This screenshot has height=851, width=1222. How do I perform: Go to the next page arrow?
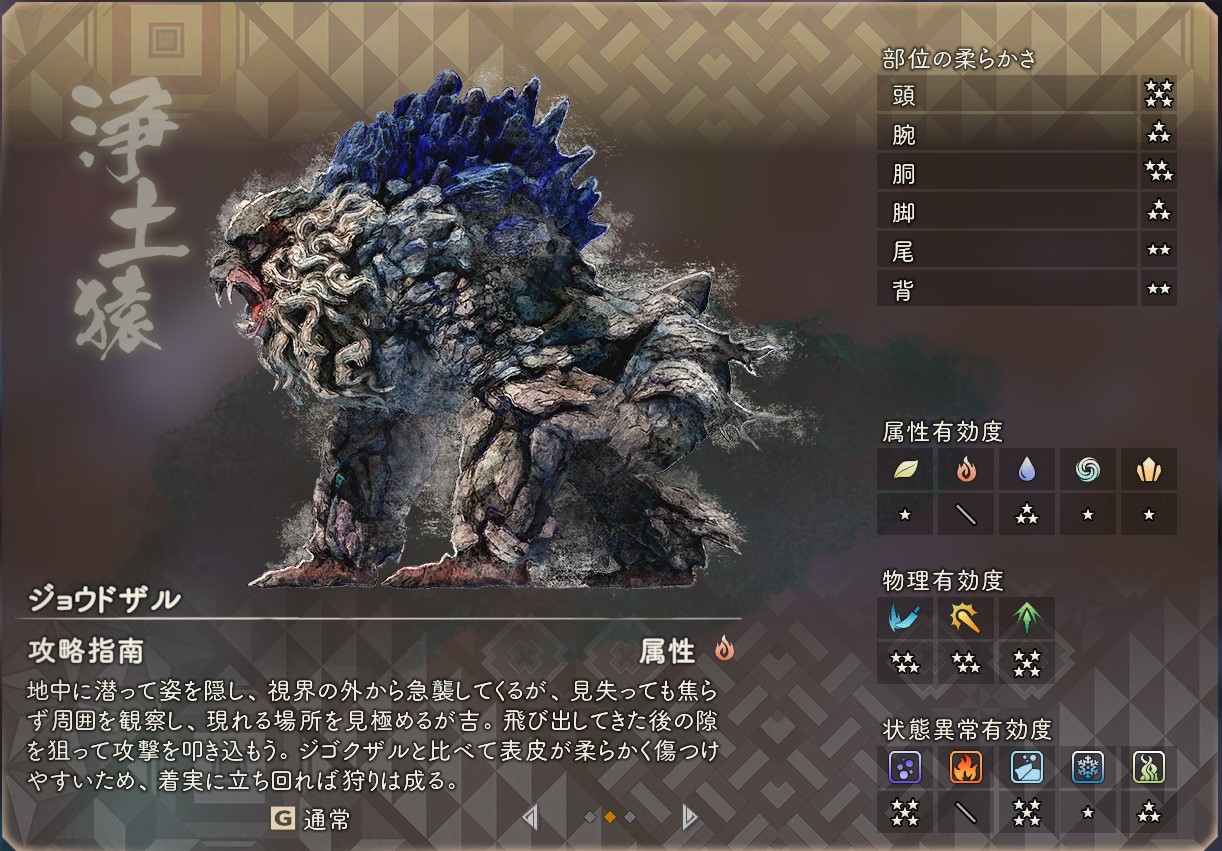[x=689, y=818]
